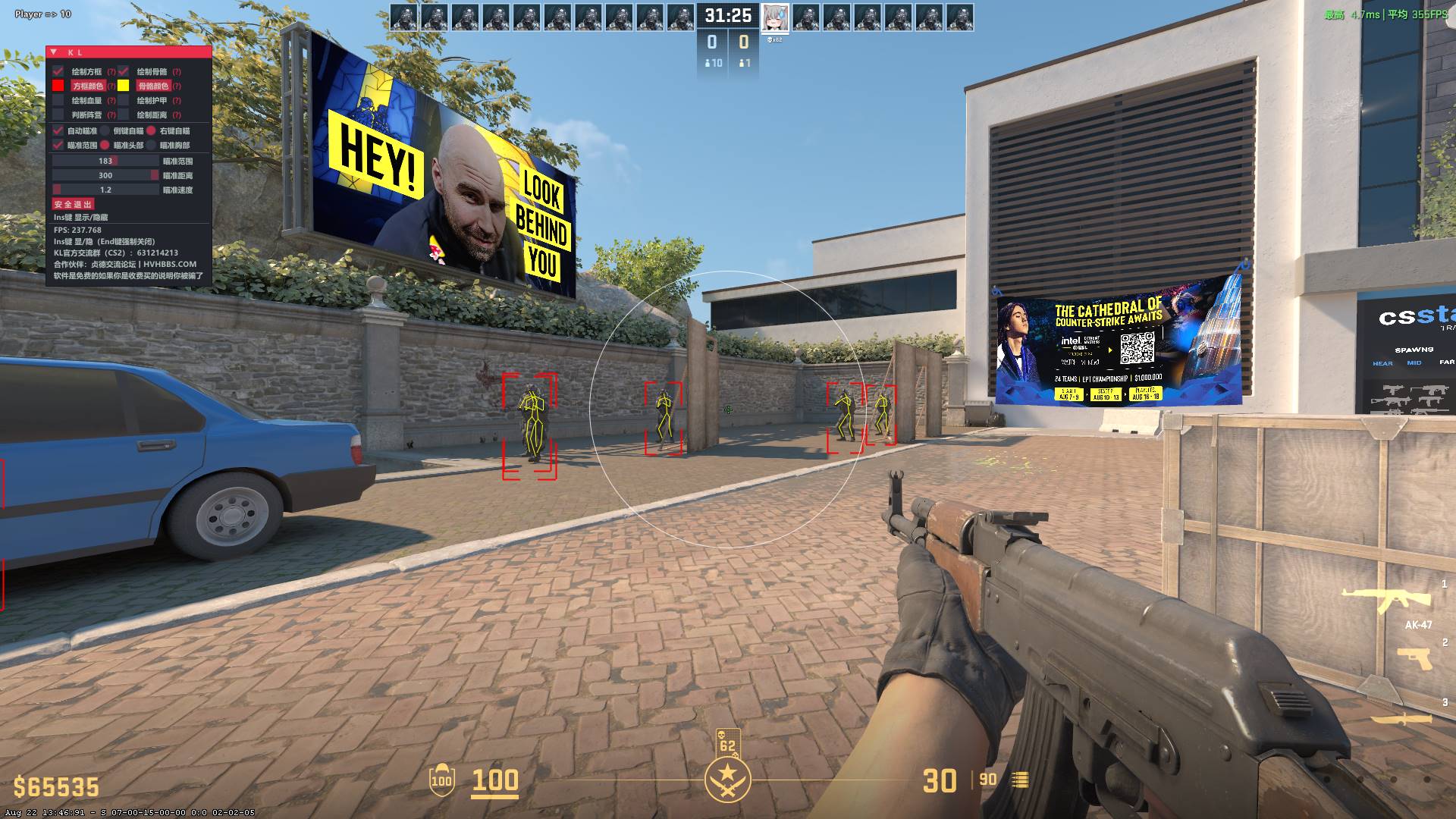Click the anime-avatar player portrait in the scoreboard
This screenshot has height=819, width=1456.
(775, 17)
